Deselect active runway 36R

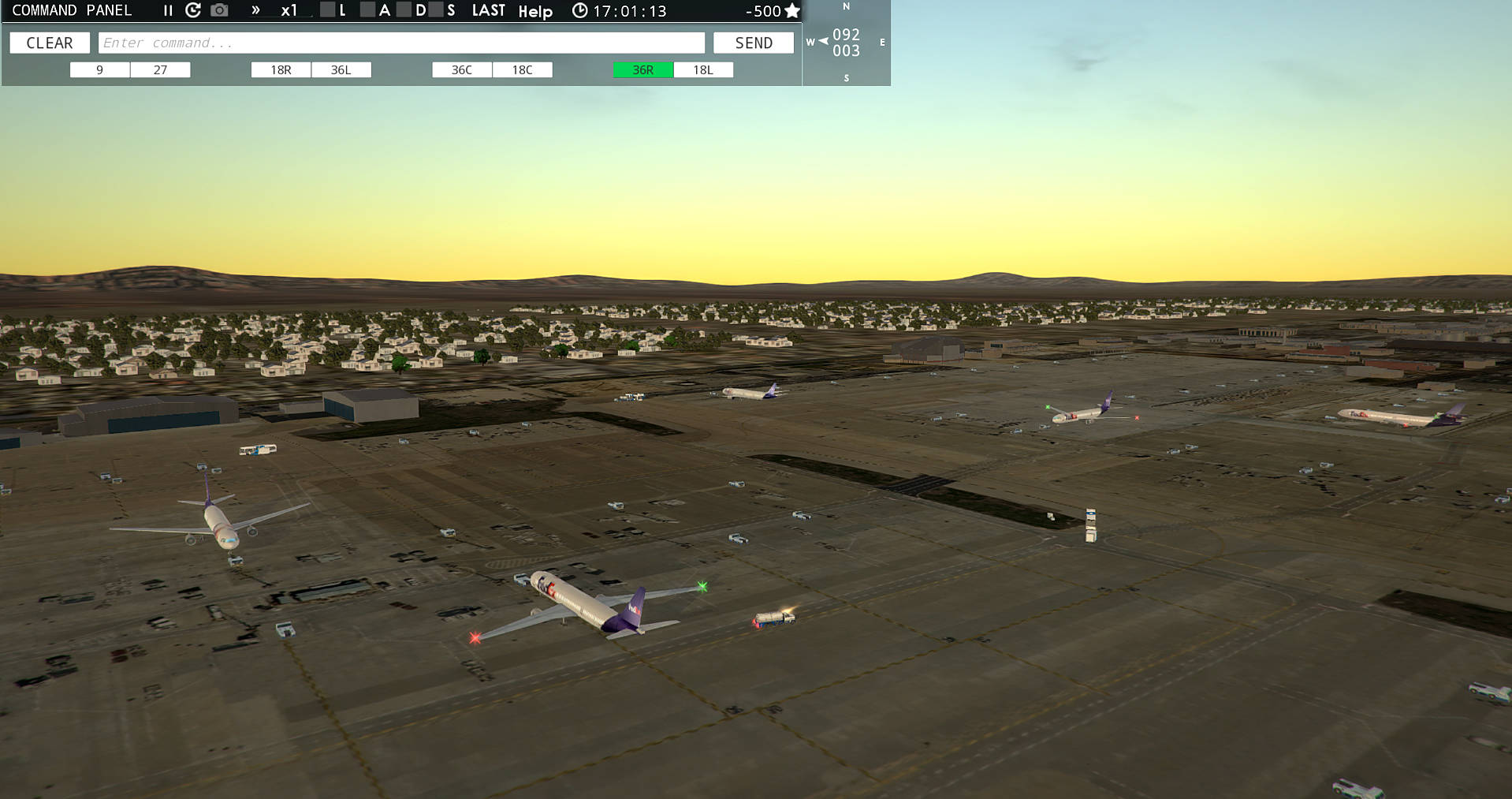click(642, 69)
